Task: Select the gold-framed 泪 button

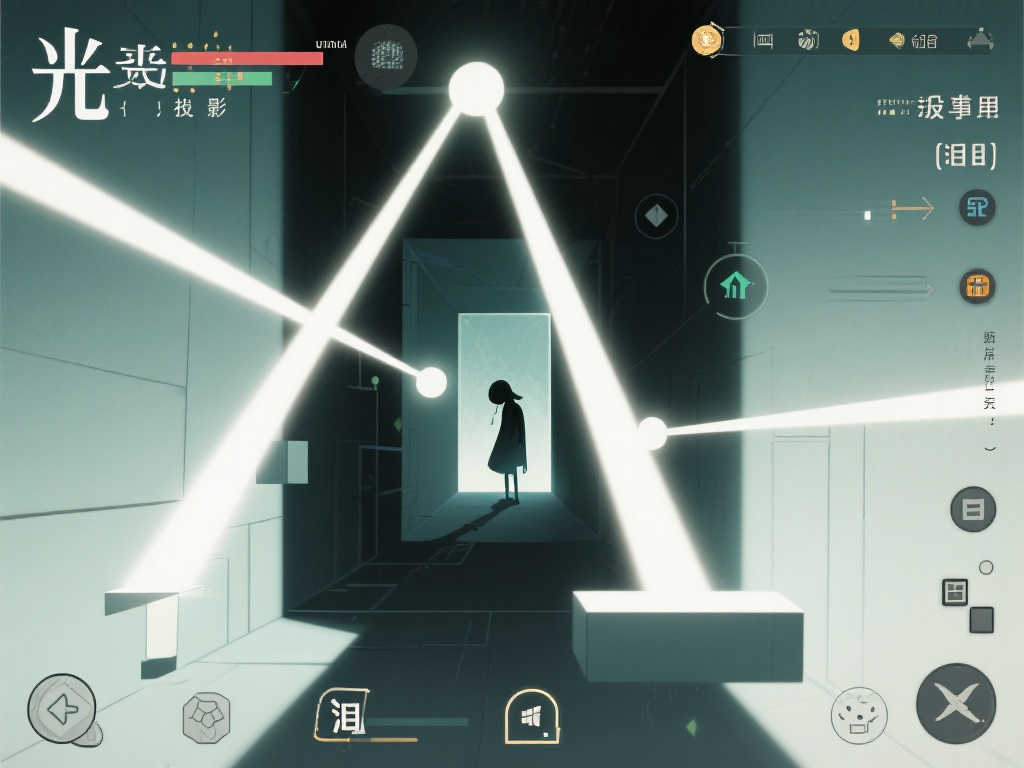Action: tap(342, 715)
